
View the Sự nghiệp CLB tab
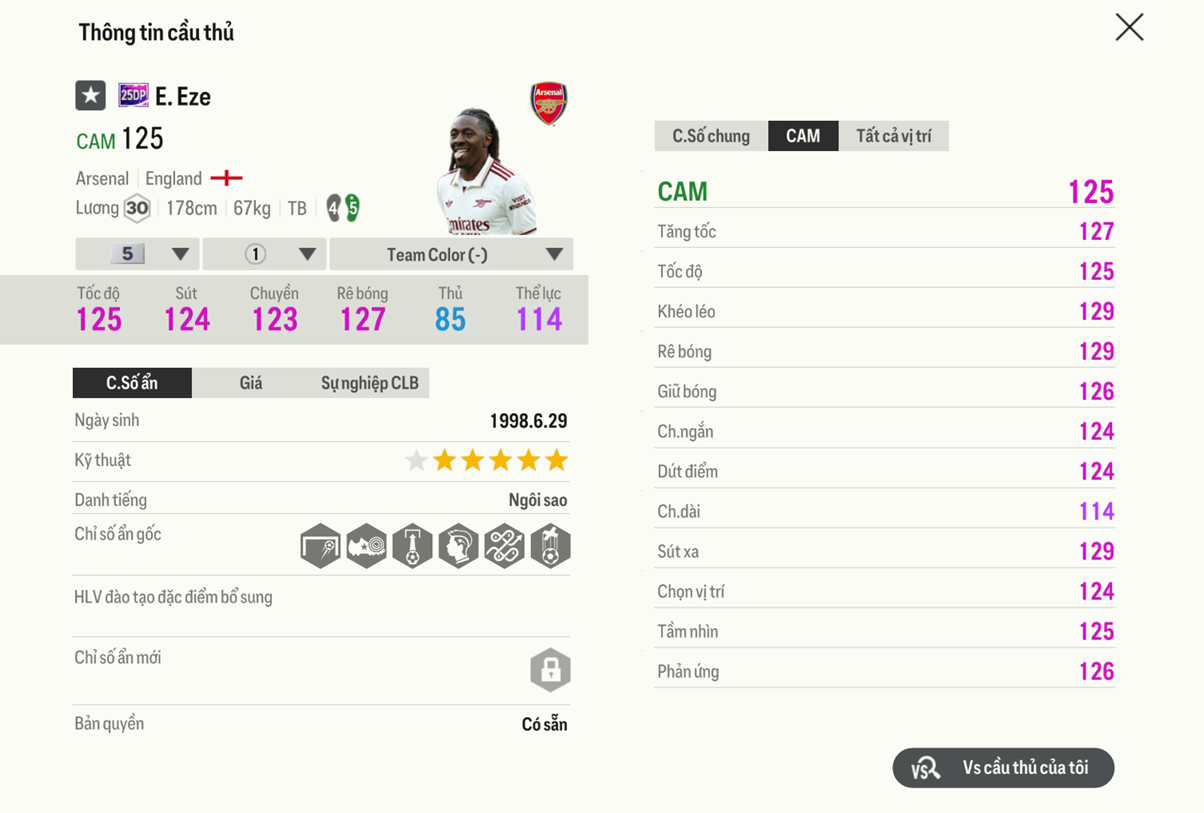tap(369, 383)
